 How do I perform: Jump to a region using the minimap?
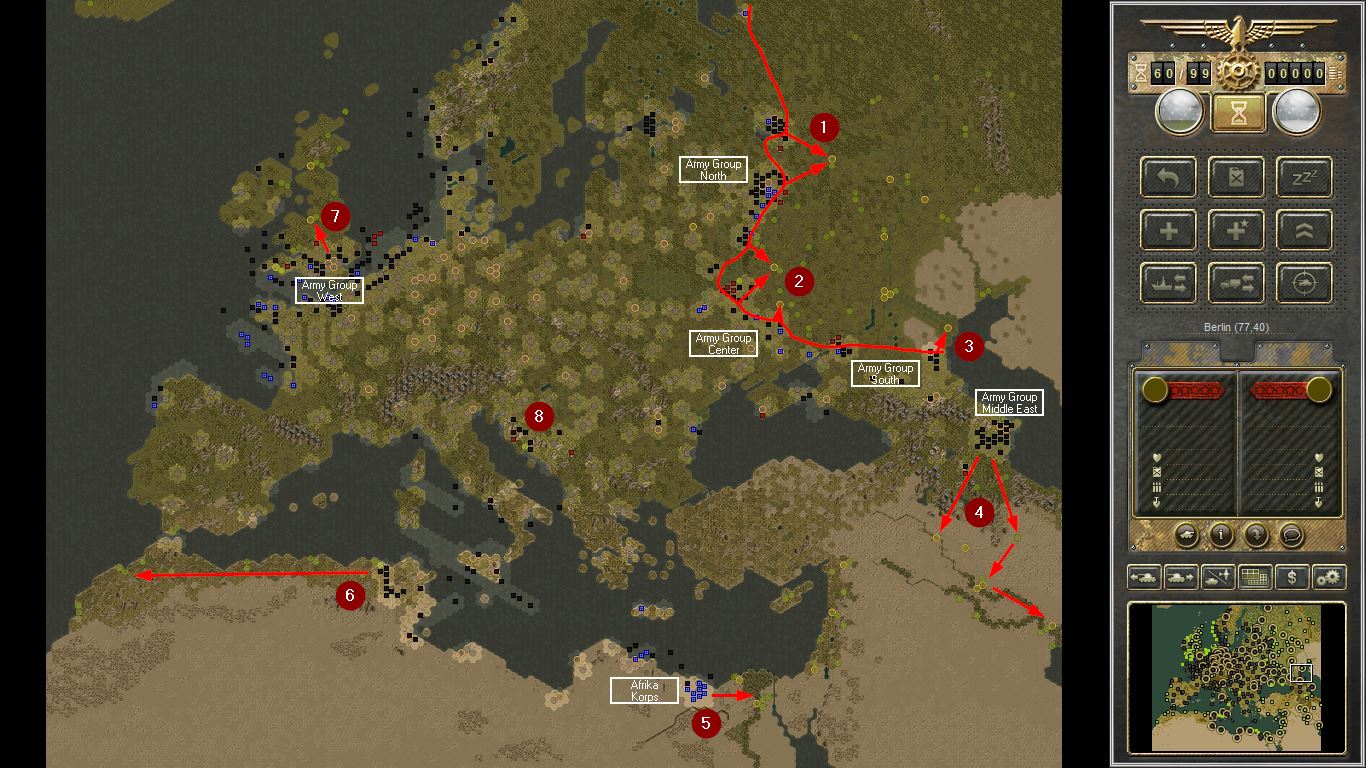[x=1237, y=680]
